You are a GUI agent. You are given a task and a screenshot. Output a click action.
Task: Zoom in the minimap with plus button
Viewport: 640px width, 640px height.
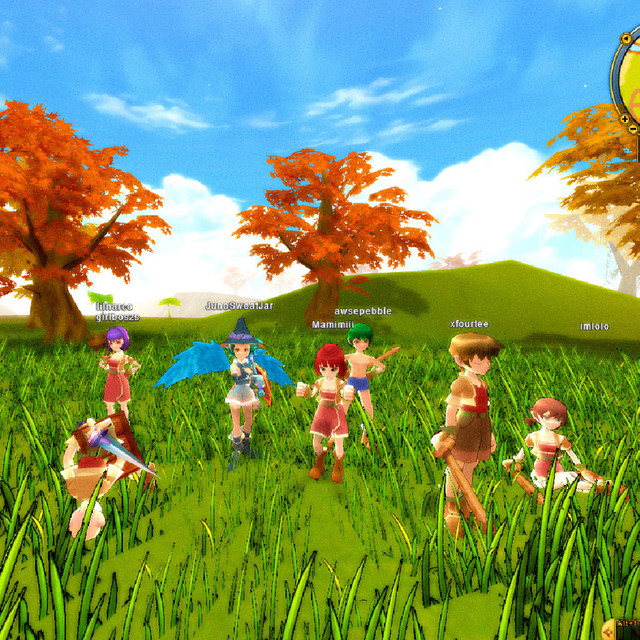click(x=625, y=120)
